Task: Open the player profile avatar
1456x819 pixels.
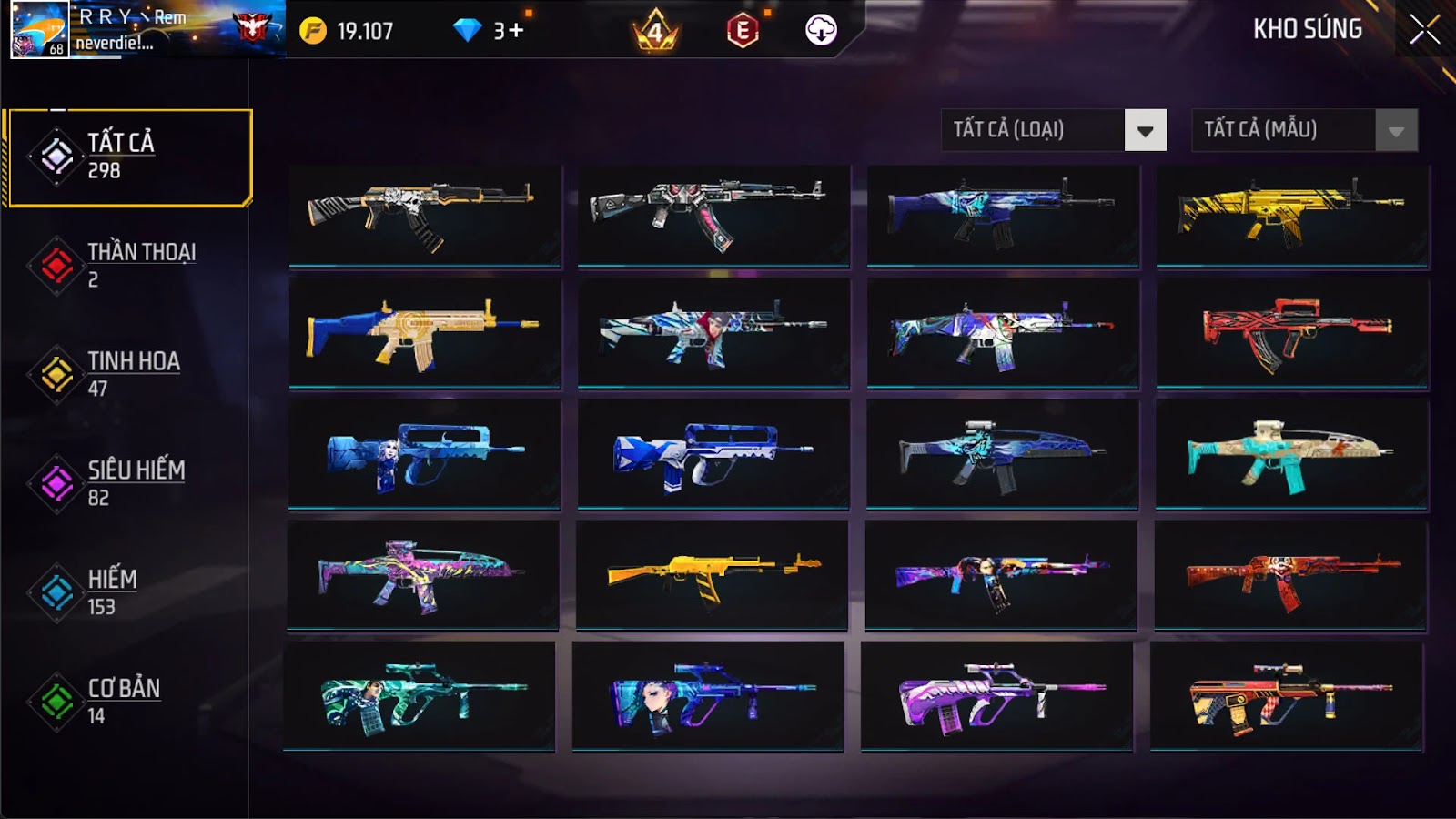Action: pyautogui.click(x=39, y=29)
